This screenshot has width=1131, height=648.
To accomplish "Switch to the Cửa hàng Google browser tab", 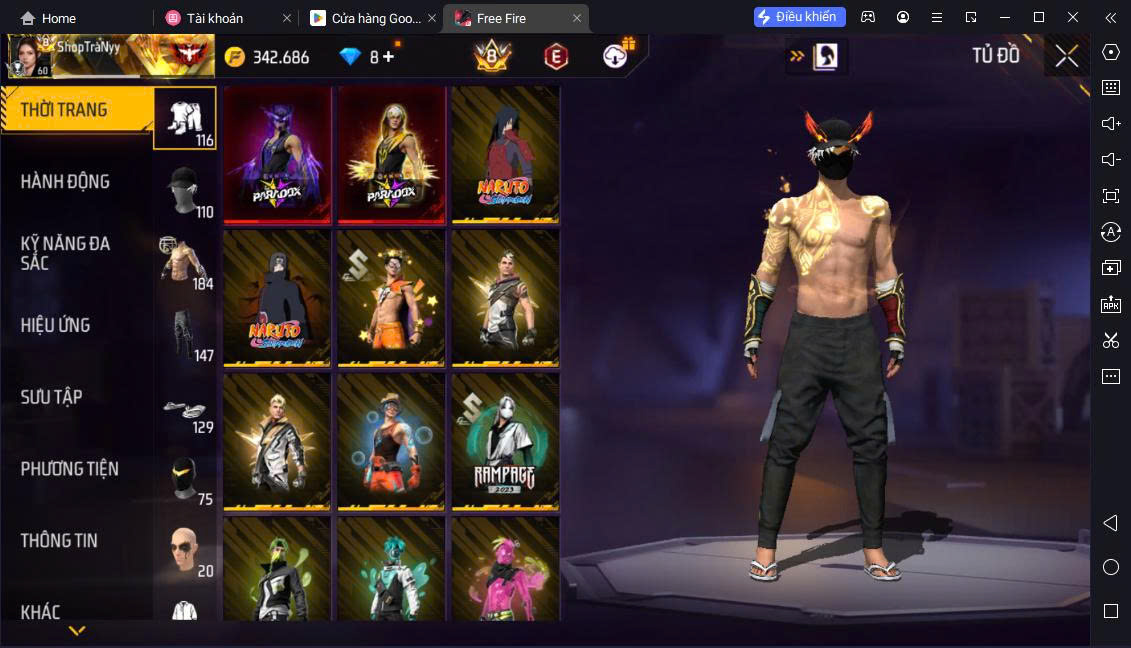I will tap(366, 18).
